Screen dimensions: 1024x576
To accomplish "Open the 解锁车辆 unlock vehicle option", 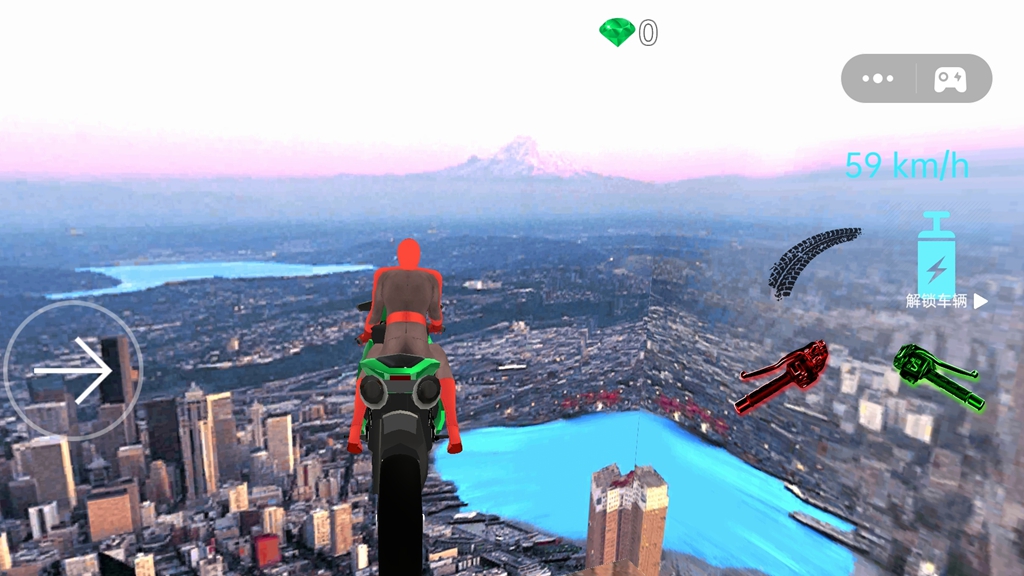I will 946,301.
